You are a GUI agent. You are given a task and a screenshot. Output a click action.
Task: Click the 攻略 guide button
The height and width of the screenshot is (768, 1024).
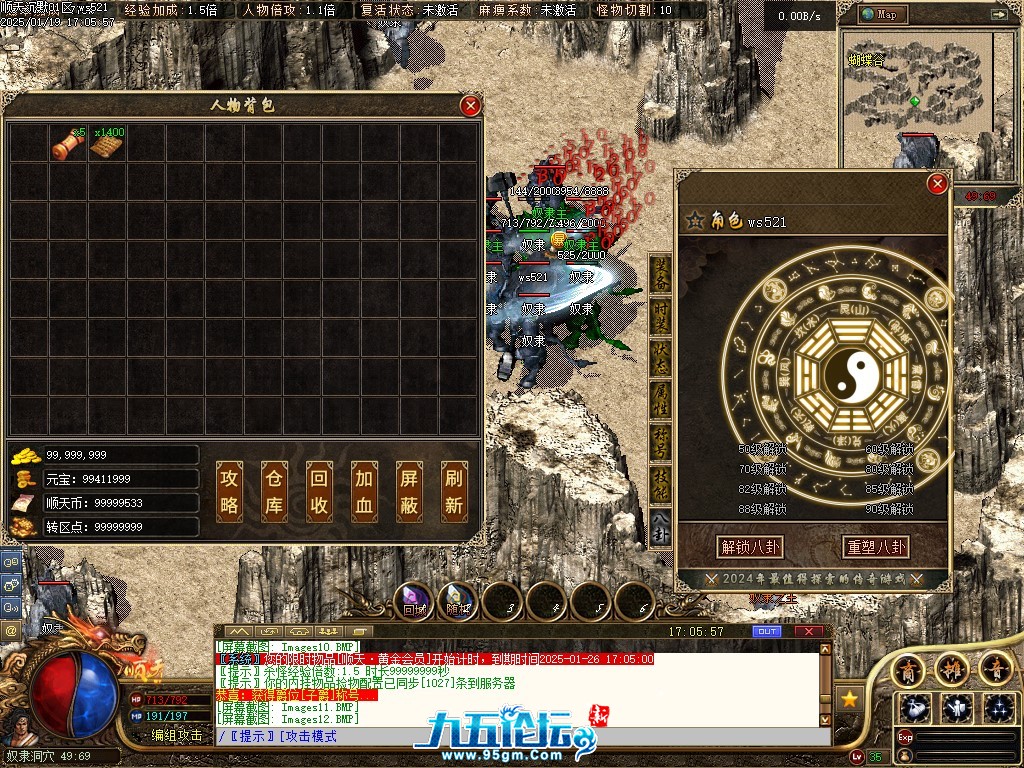click(230, 492)
